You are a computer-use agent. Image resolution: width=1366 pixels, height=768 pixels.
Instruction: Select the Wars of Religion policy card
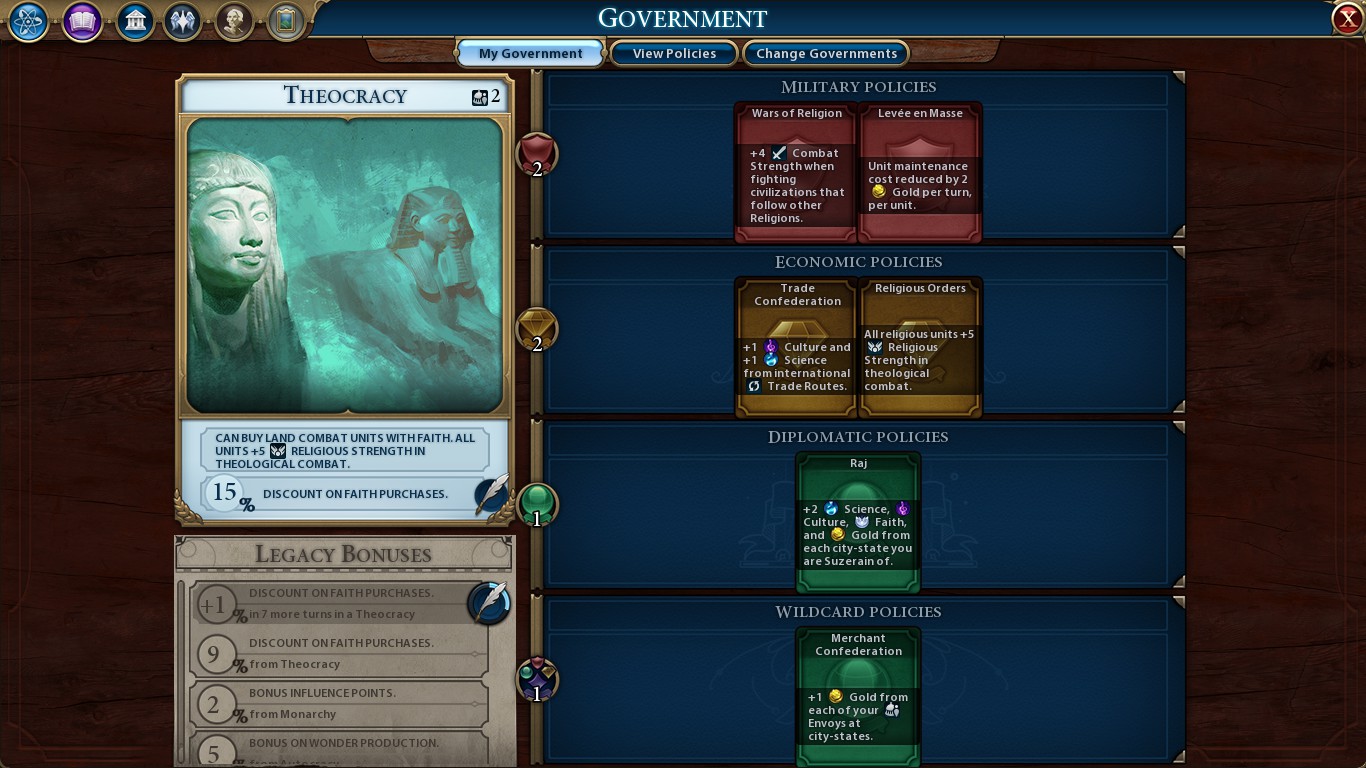(x=795, y=170)
